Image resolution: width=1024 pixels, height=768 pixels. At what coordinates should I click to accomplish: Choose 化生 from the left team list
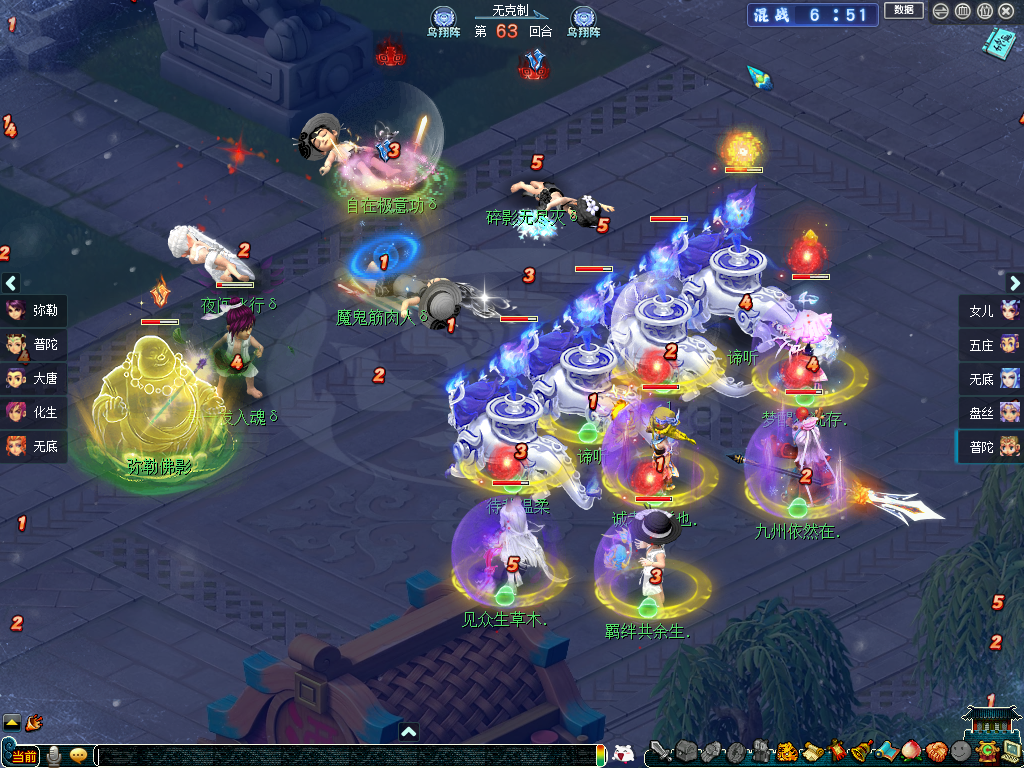[34, 412]
